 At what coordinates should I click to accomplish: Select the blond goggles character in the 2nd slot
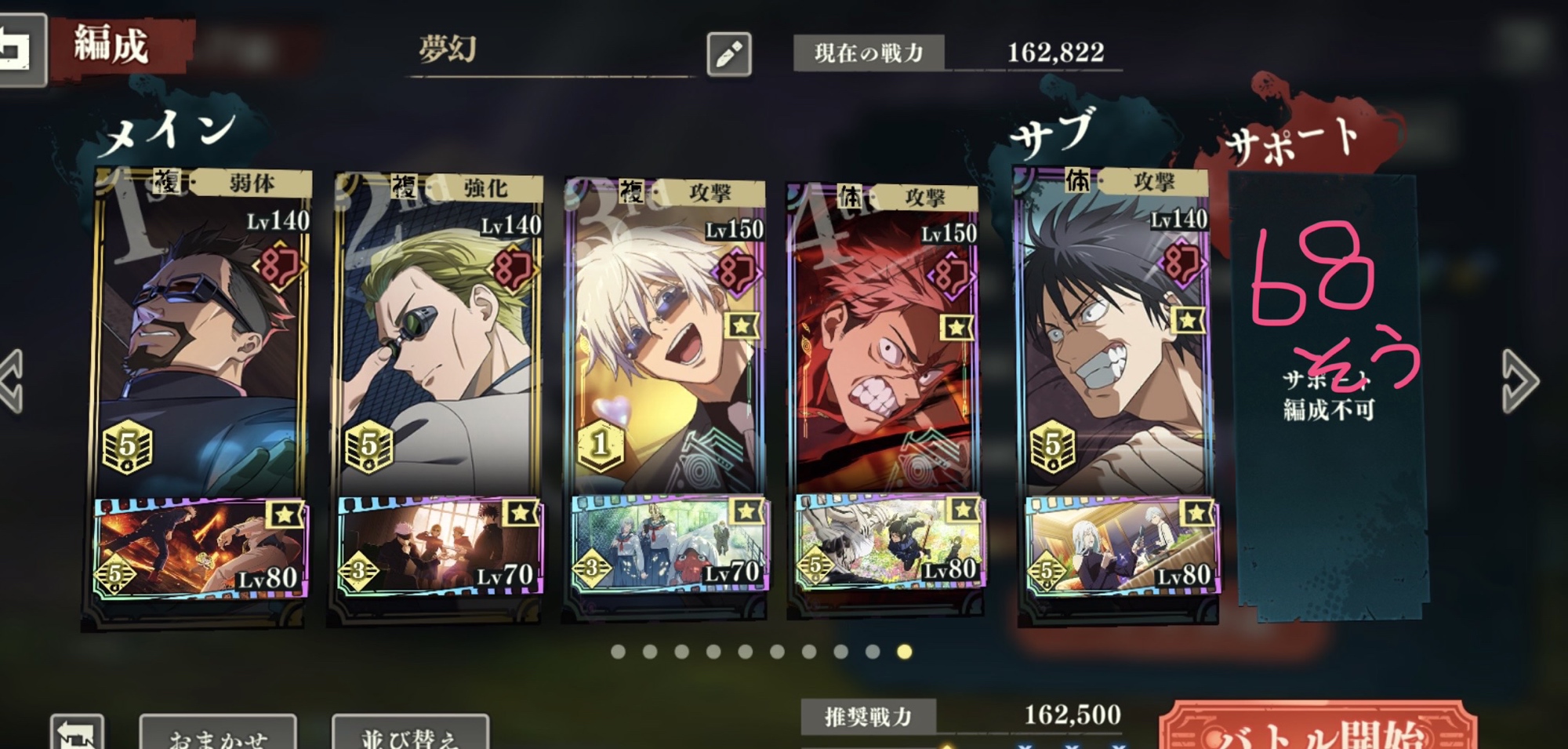[439, 337]
